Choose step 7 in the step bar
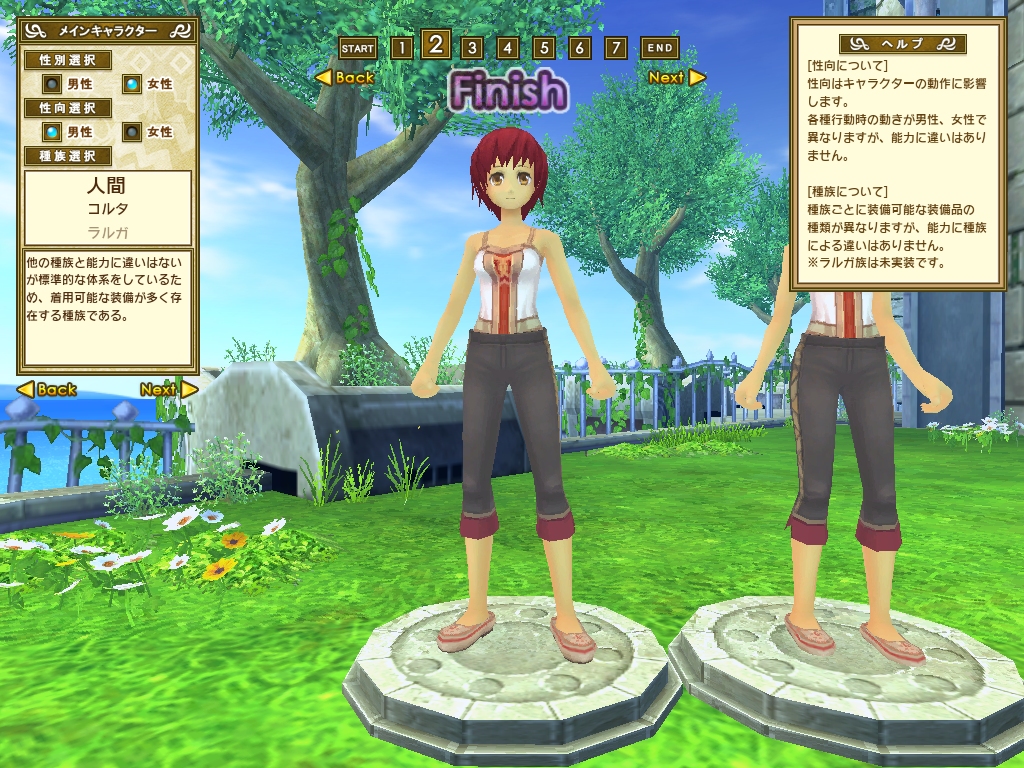Screen dimensions: 1024x768 tap(616, 48)
